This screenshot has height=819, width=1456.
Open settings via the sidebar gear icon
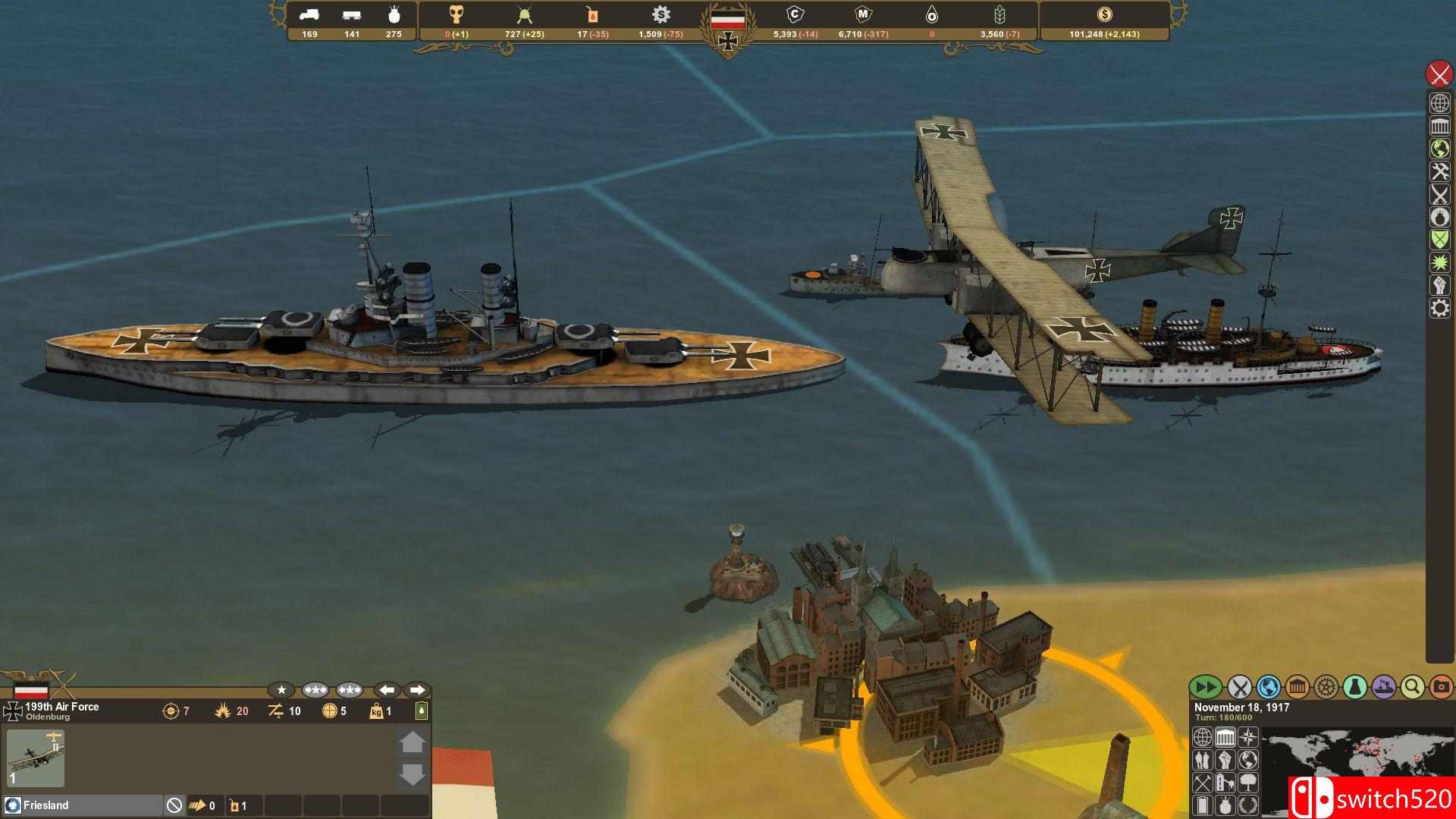pos(1439,308)
